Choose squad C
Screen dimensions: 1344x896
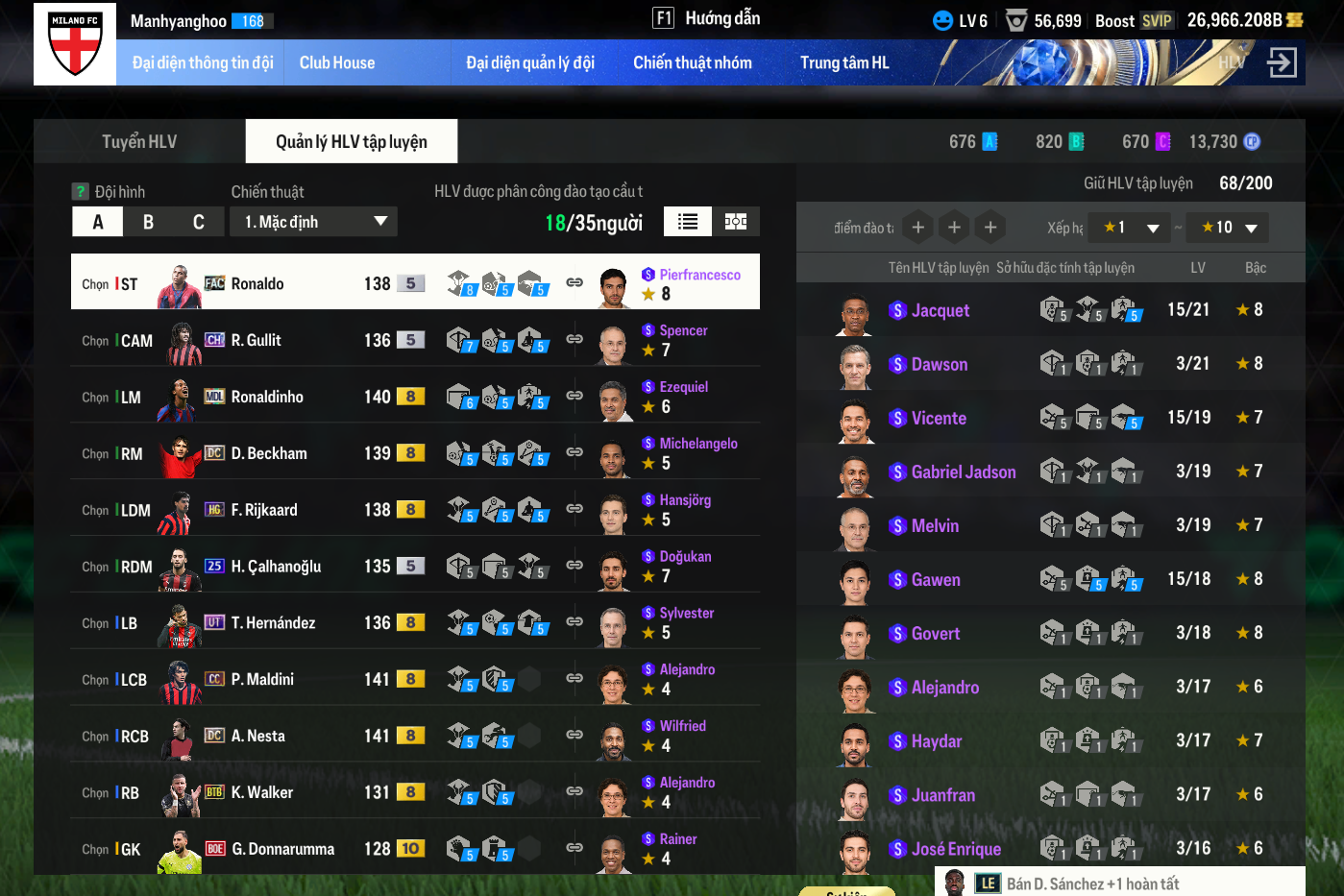pos(198,222)
